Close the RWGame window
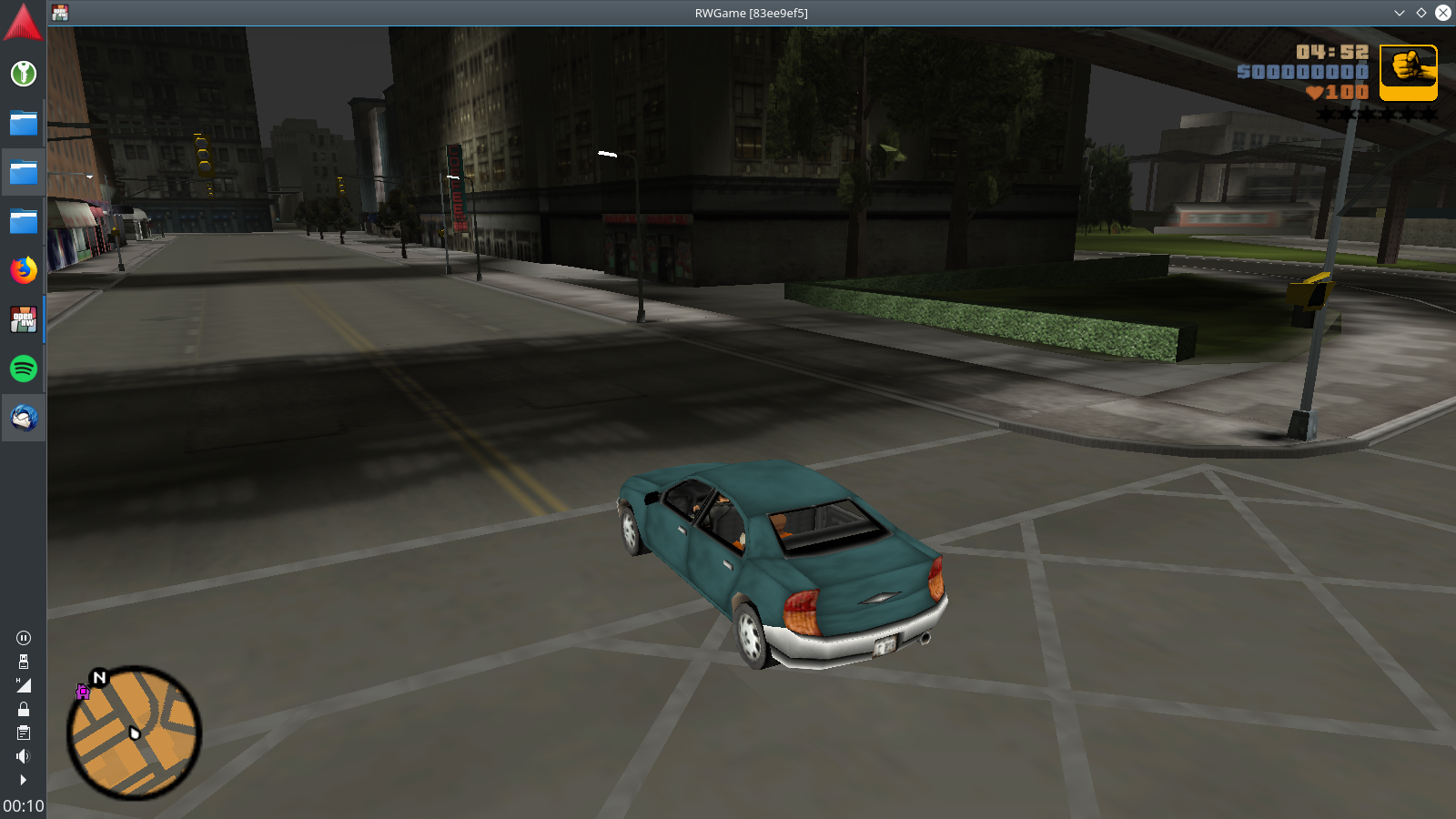Screen dimensions: 1456x819 tap(1443, 13)
